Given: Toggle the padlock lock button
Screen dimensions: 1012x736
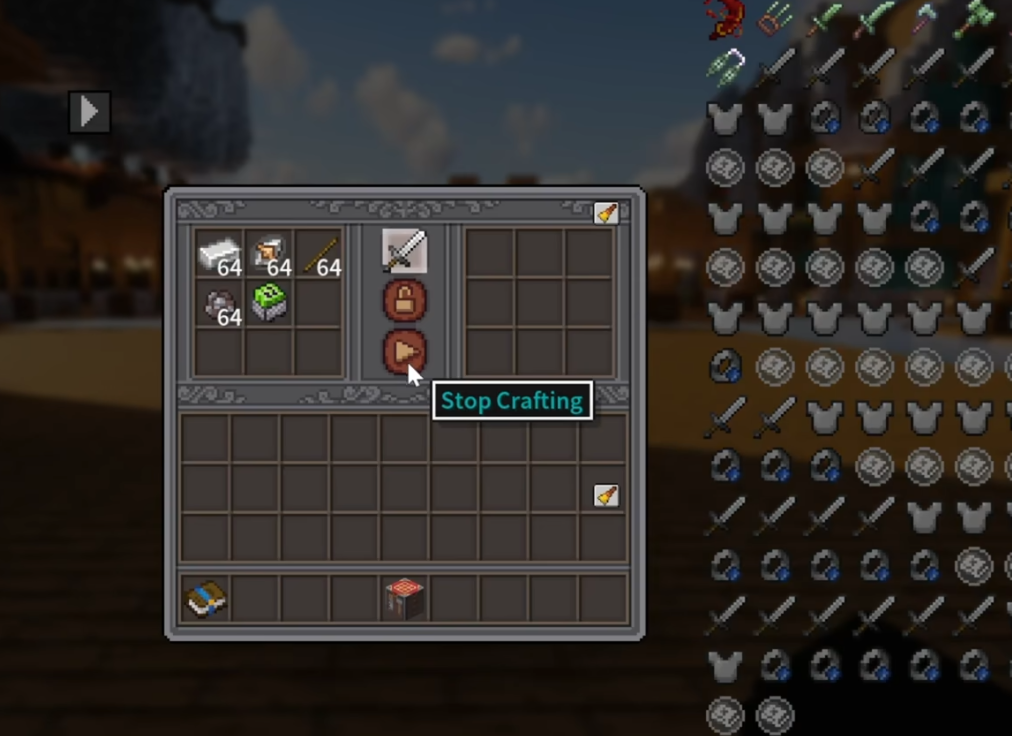Looking at the screenshot, I should (404, 300).
